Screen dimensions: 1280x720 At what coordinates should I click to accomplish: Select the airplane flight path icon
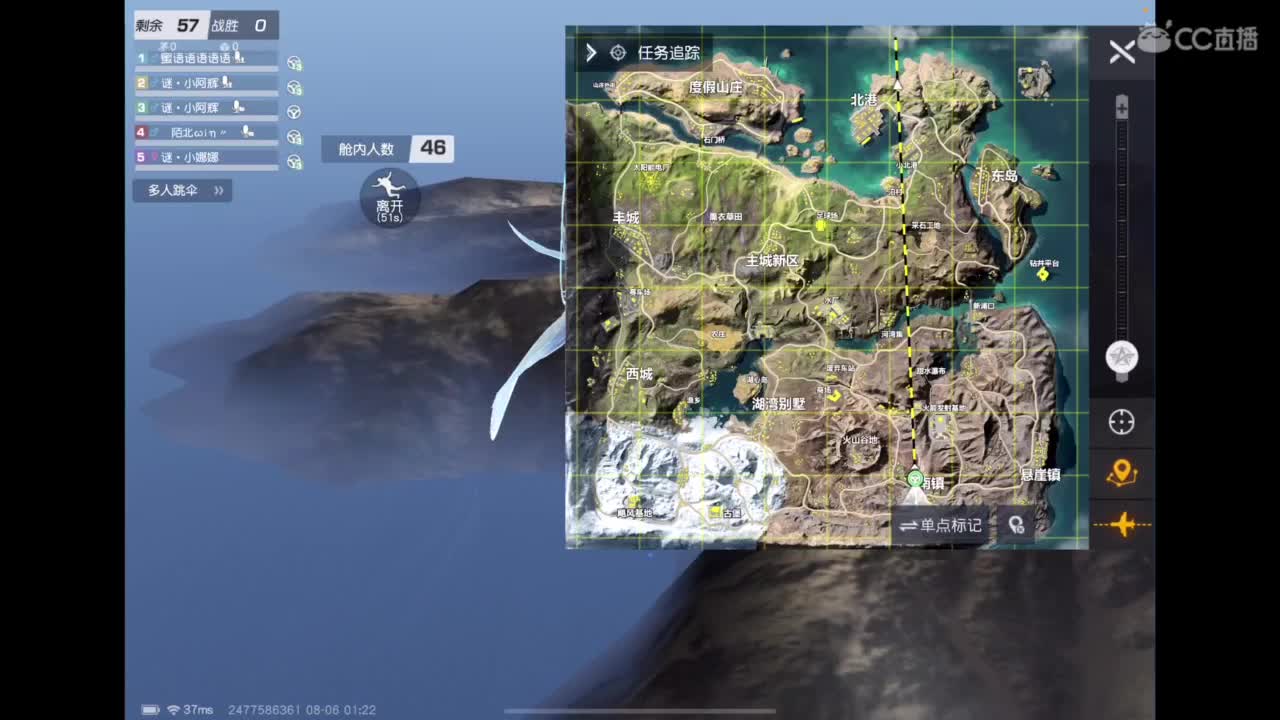1122,524
